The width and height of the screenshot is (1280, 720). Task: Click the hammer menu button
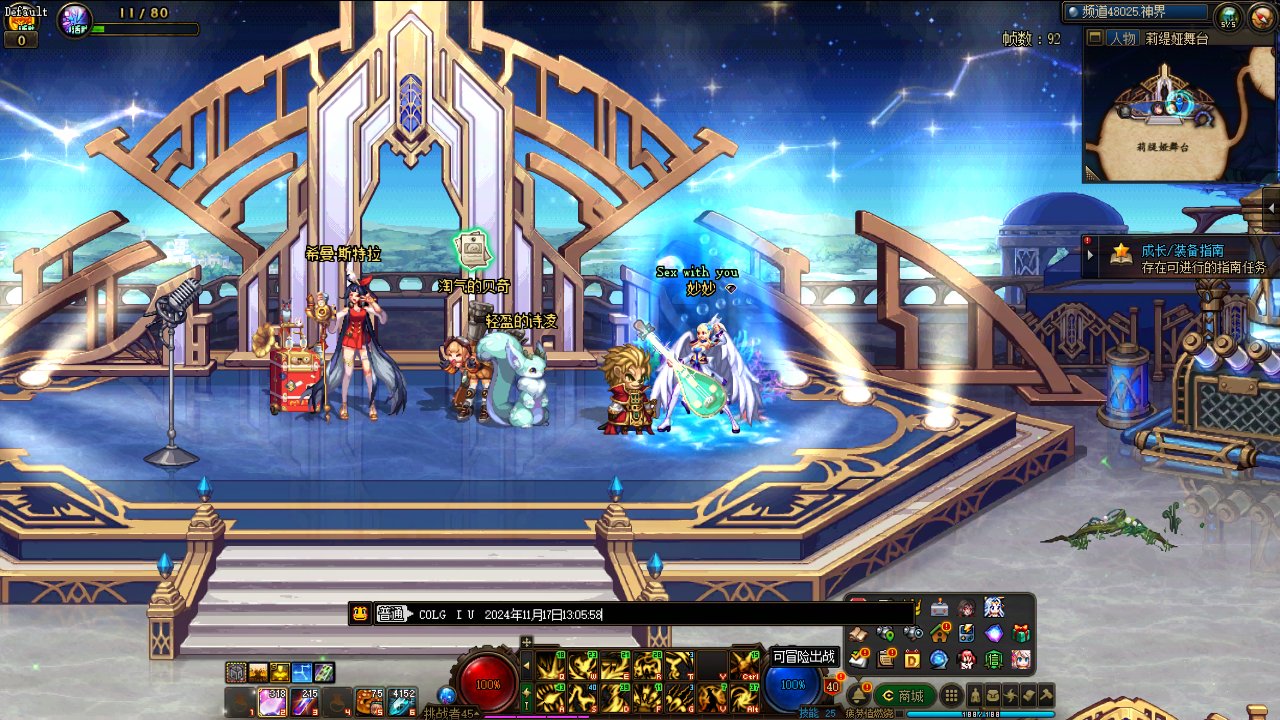[1045, 696]
